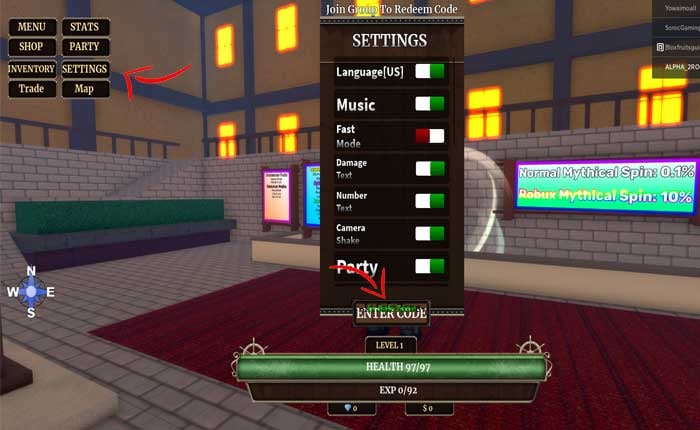Toggle the Language[US] switch
Viewport: 700px width, 430px height.
430,72
